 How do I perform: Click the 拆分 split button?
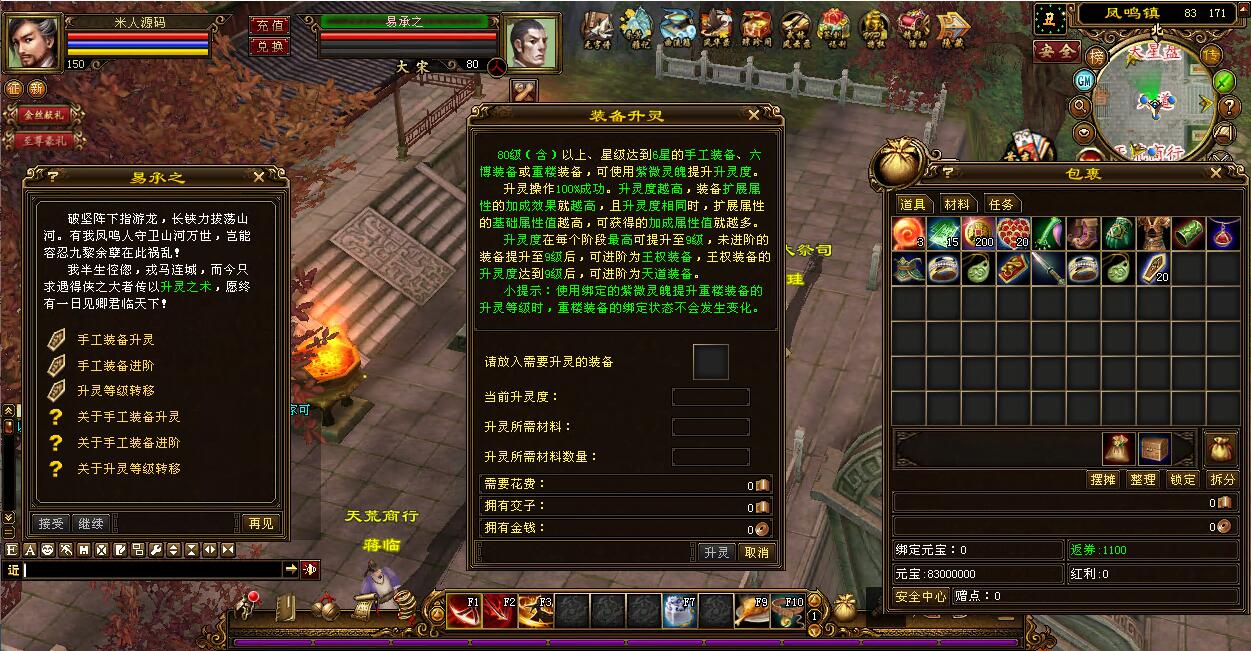point(1222,480)
